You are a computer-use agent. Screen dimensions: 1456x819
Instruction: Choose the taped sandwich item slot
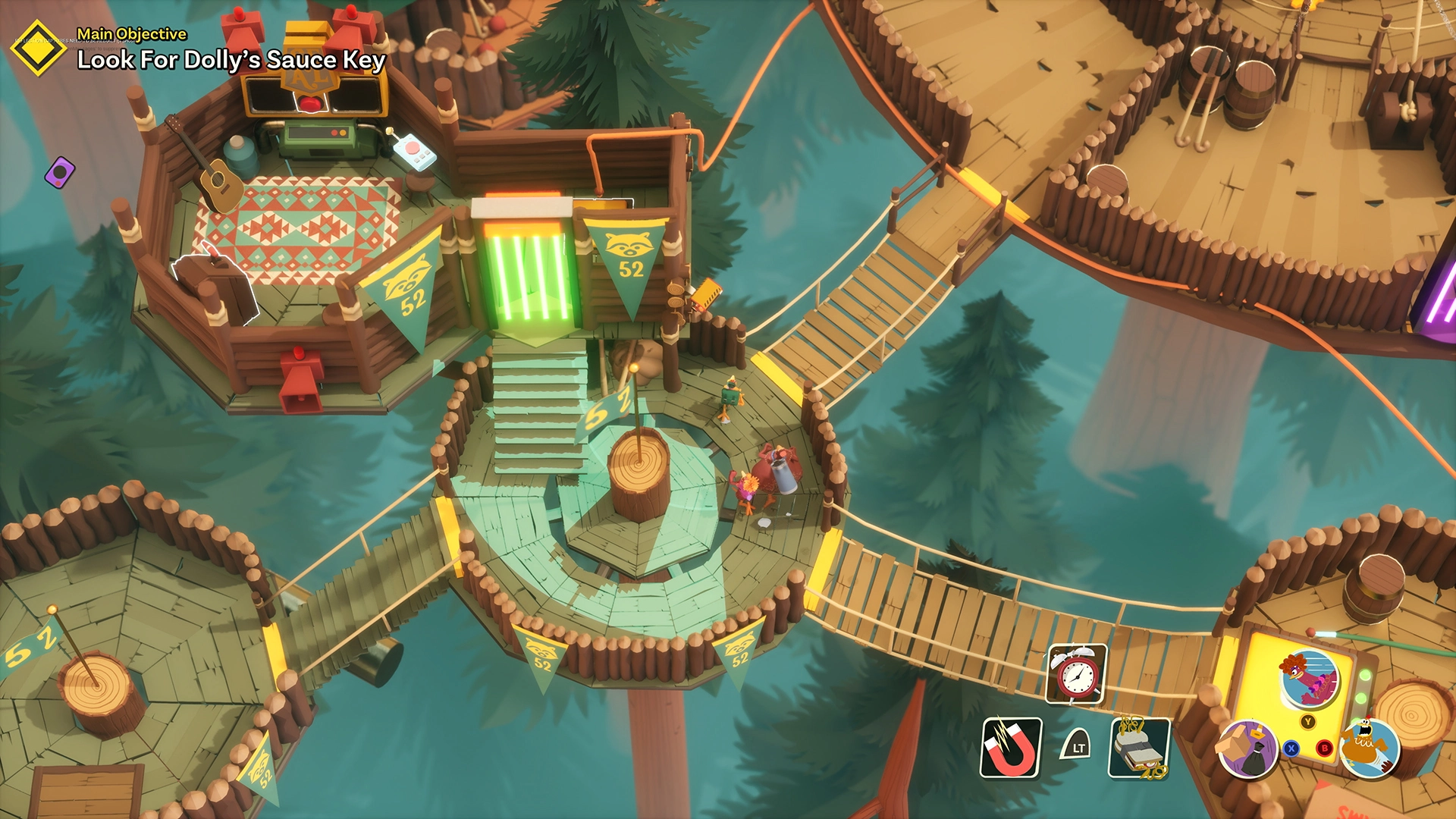(1139, 748)
